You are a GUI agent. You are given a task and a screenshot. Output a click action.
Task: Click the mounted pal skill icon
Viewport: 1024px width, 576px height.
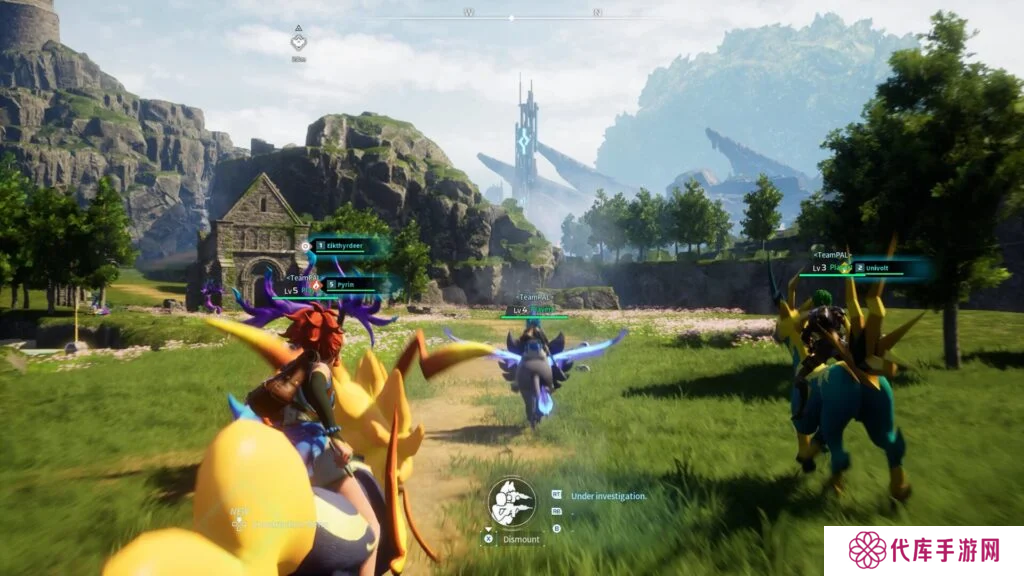[512, 503]
